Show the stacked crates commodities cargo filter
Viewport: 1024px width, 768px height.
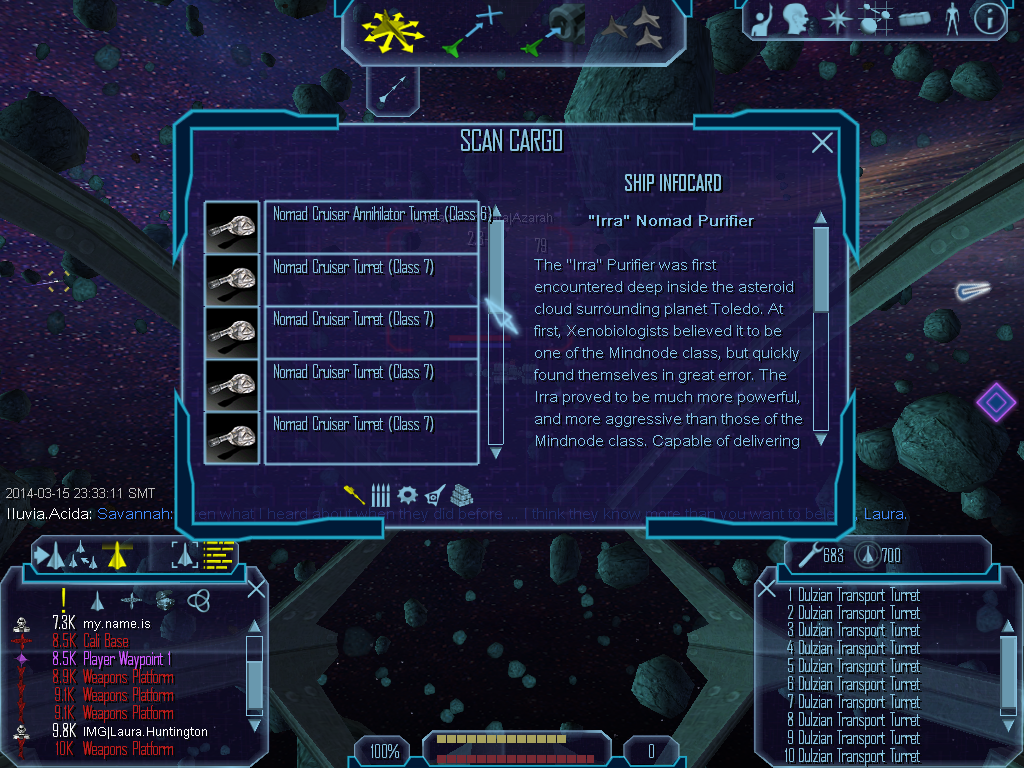(x=462, y=494)
